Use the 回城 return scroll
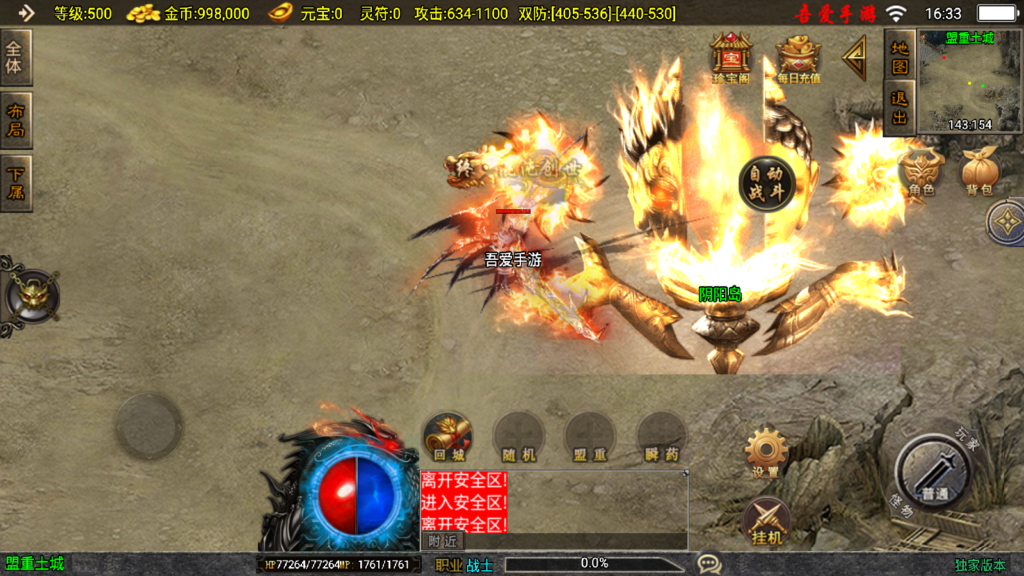Screen dimensions: 1024x576 point(447,437)
